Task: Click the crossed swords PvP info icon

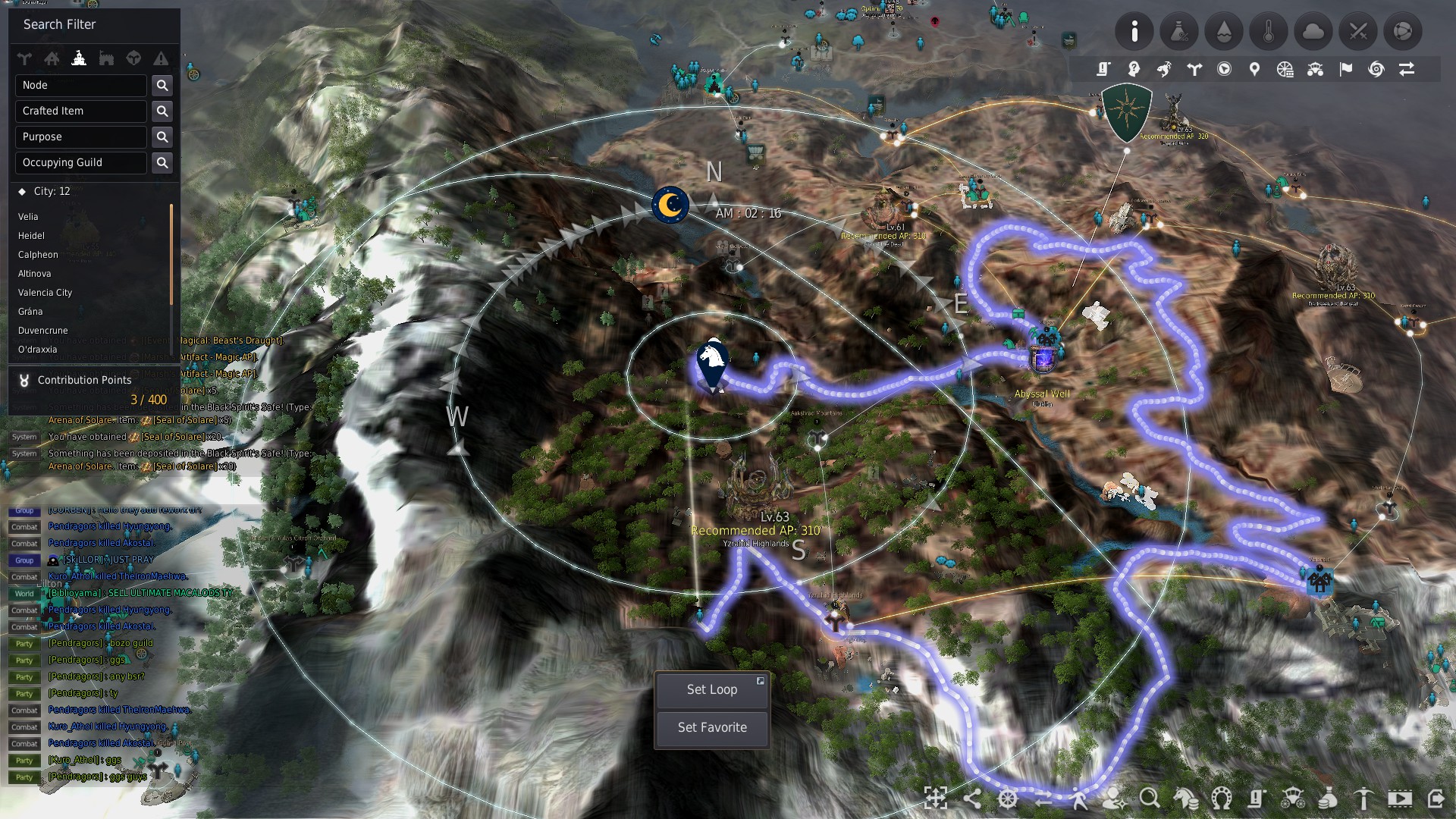Action: click(x=1357, y=31)
